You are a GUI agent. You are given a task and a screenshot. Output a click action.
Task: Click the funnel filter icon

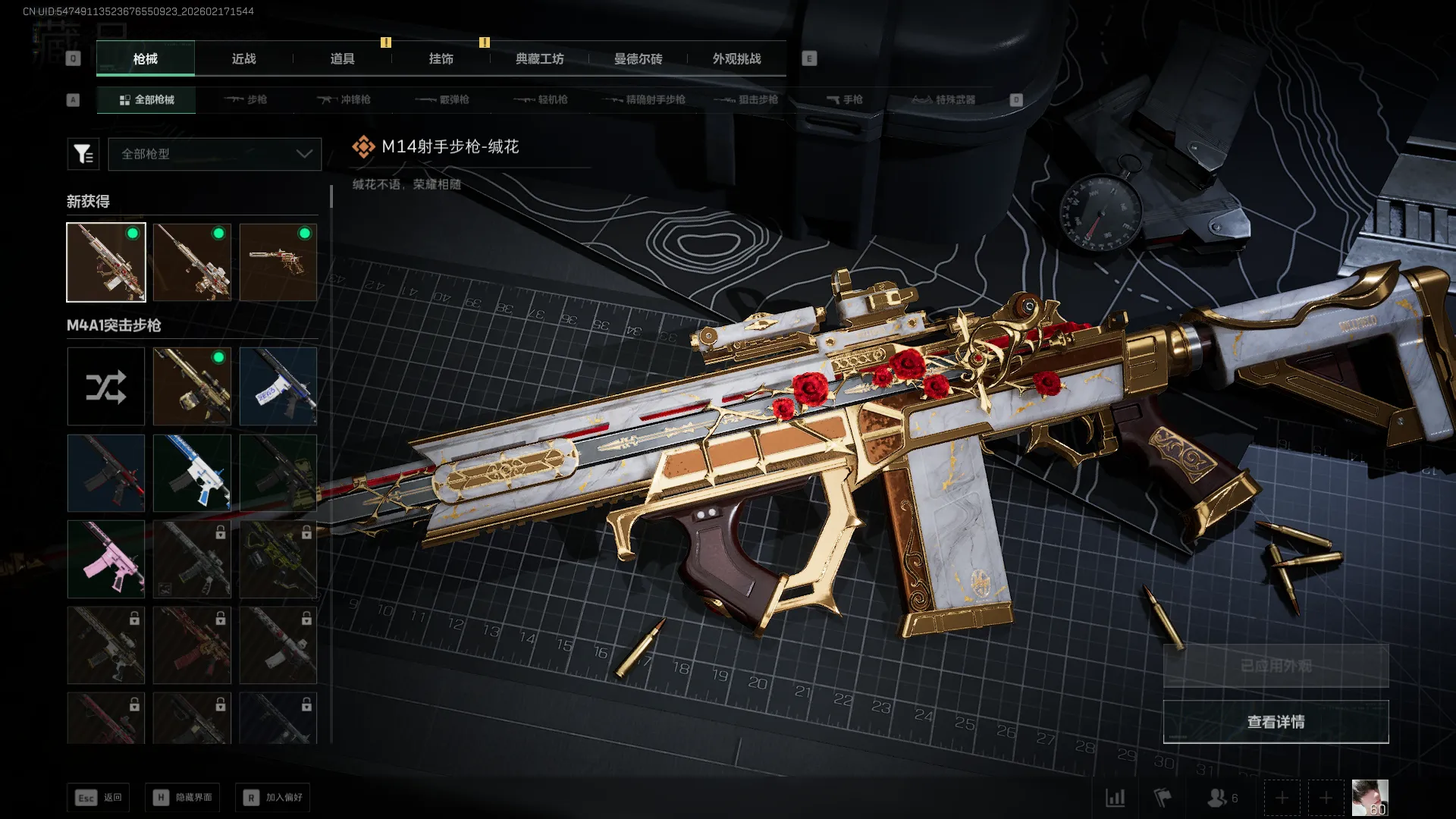(x=83, y=154)
